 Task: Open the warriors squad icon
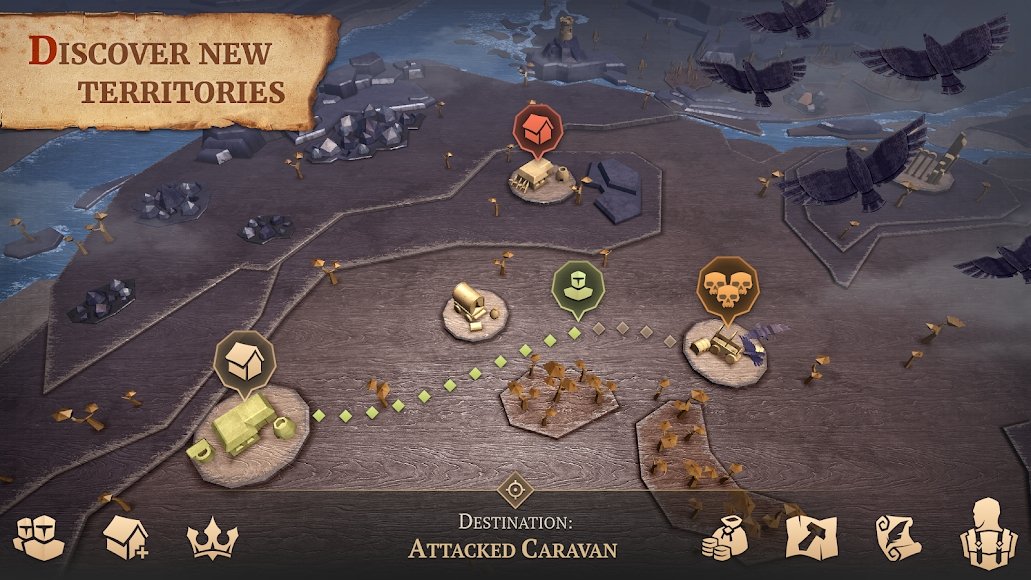click(39, 536)
